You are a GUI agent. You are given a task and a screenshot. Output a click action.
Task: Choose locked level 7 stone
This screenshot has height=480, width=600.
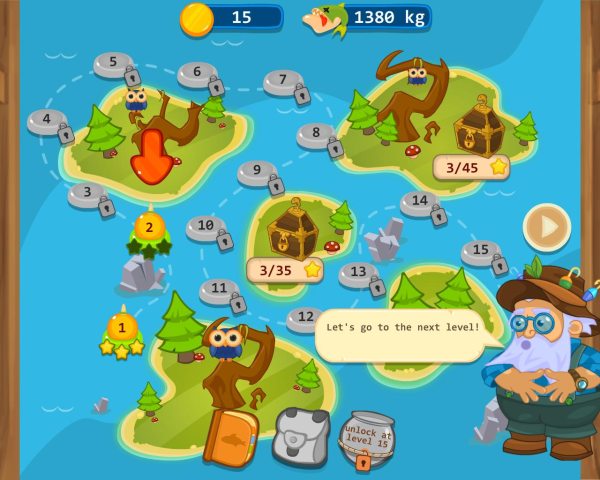coord(284,82)
